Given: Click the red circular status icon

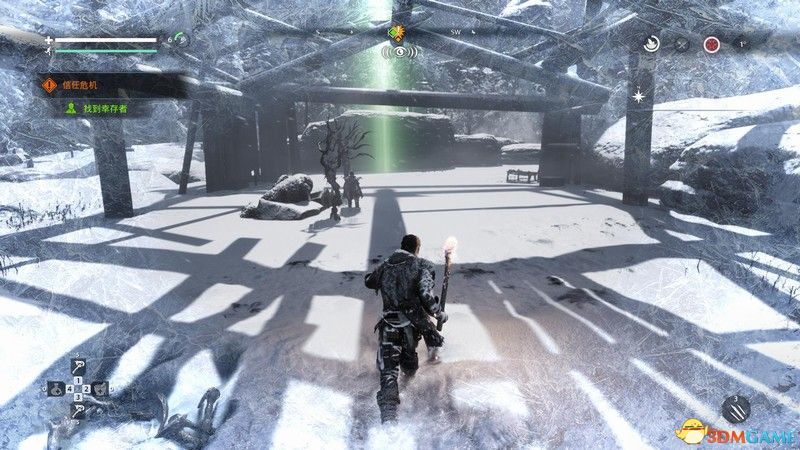Looking at the screenshot, I should 711,44.
